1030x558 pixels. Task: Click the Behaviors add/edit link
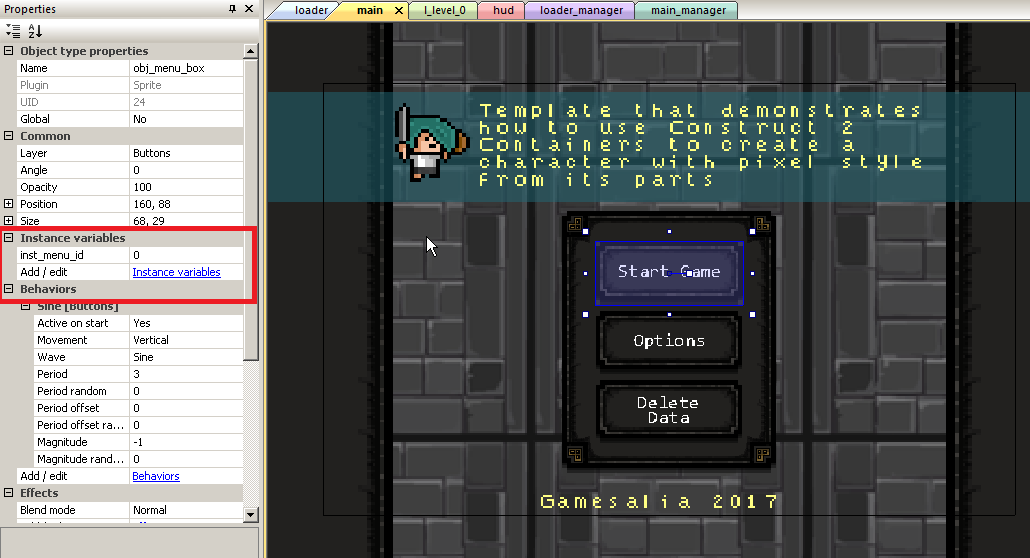156,476
